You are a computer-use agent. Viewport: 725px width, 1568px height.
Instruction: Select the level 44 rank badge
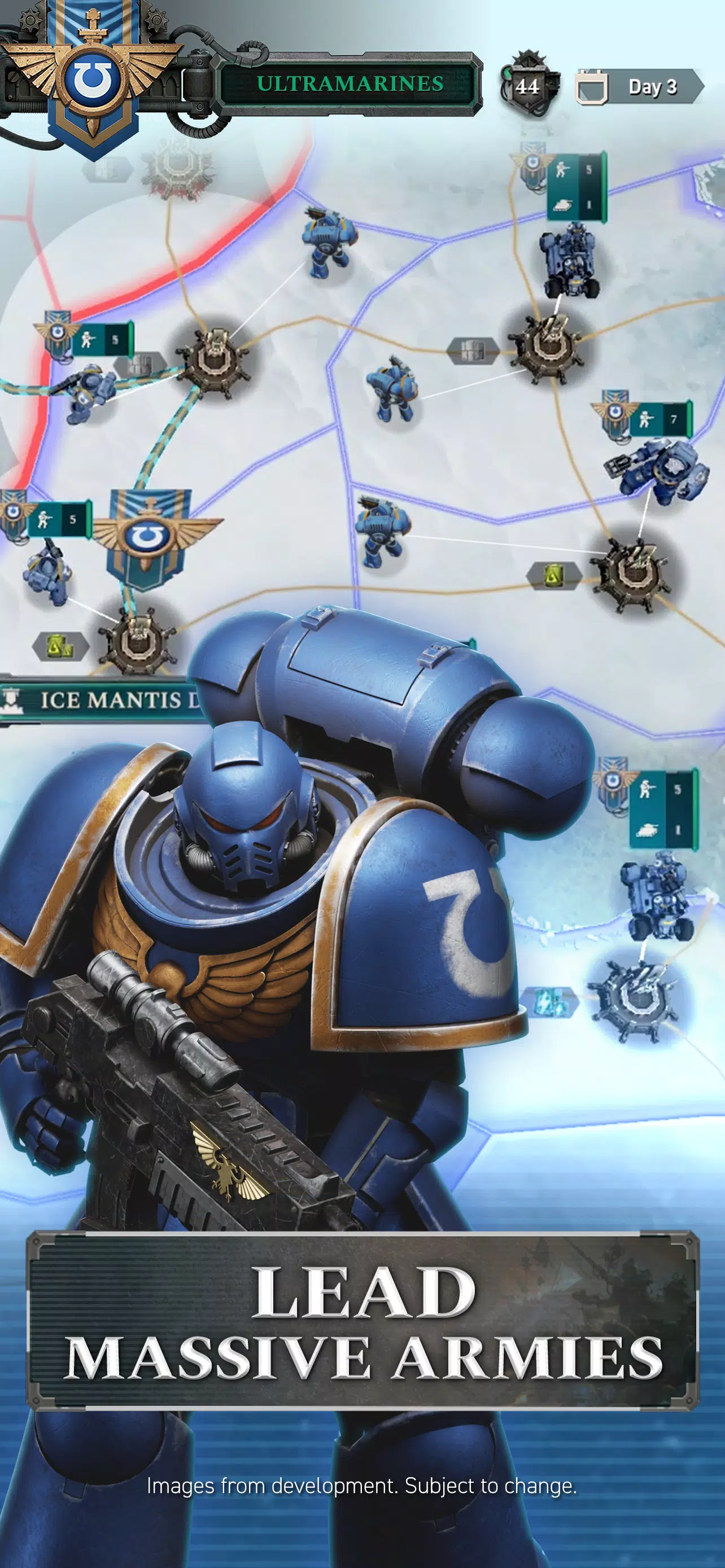527,86
